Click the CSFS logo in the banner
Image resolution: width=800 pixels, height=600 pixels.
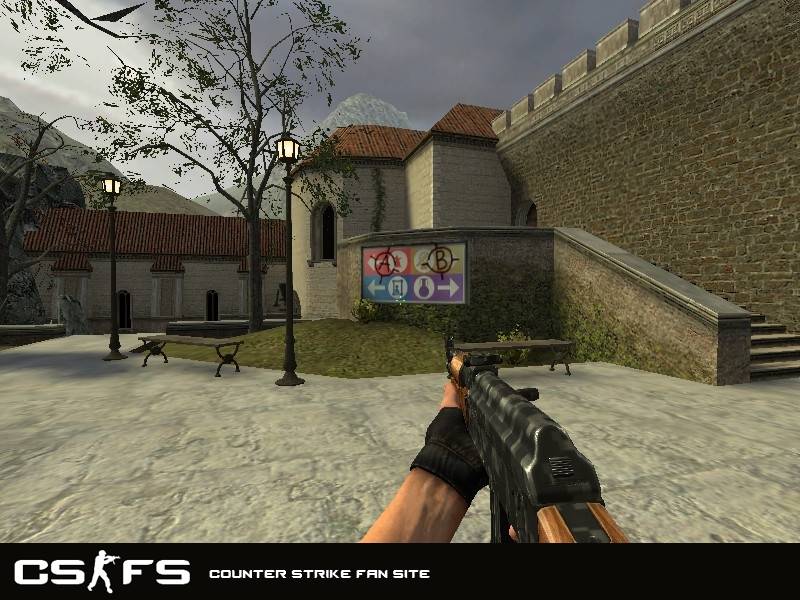(x=101, y=573)
